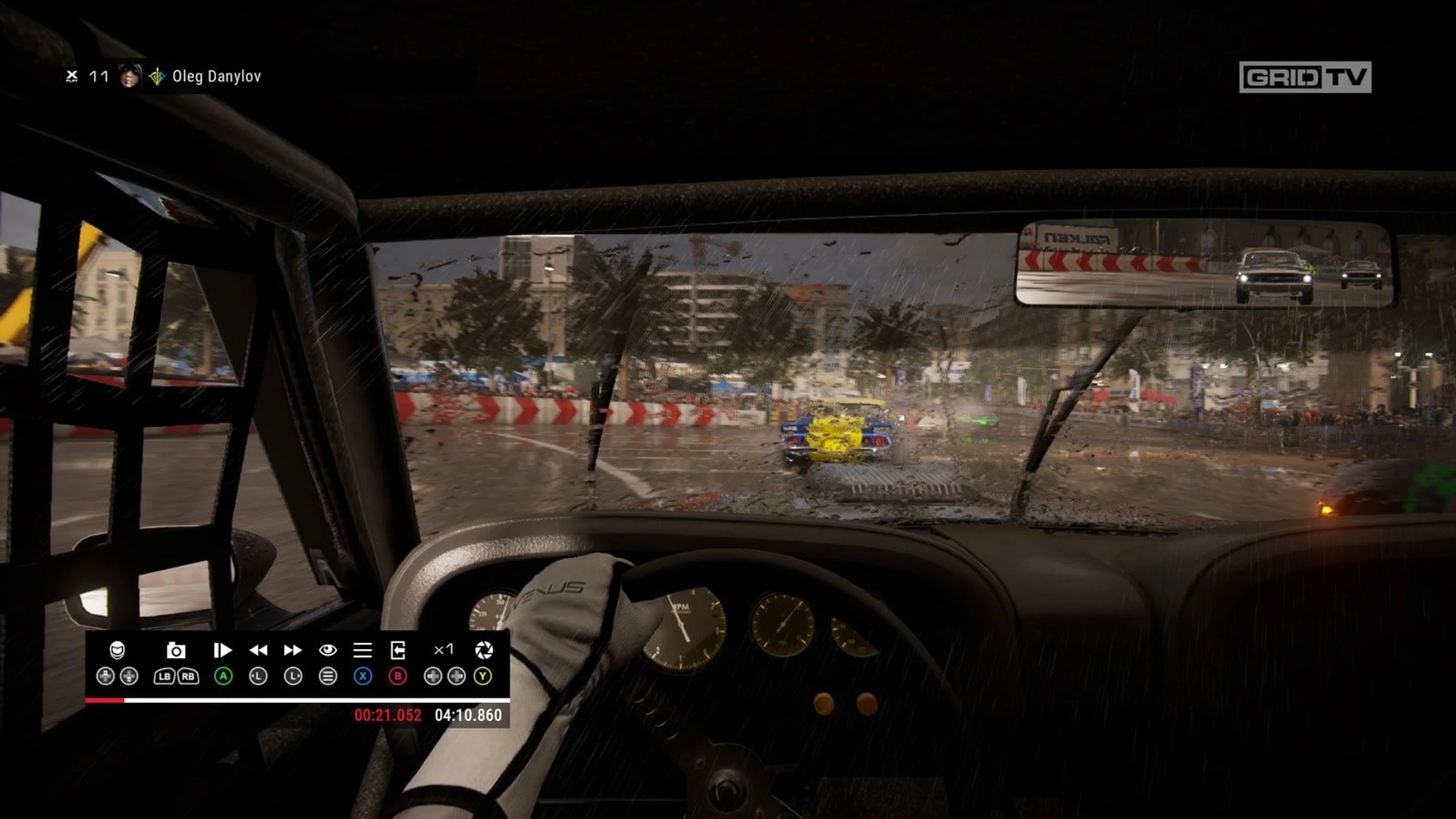Exit the replay with the exit icon
Viewport: 1456px width, 819px height.
[397, 650]
